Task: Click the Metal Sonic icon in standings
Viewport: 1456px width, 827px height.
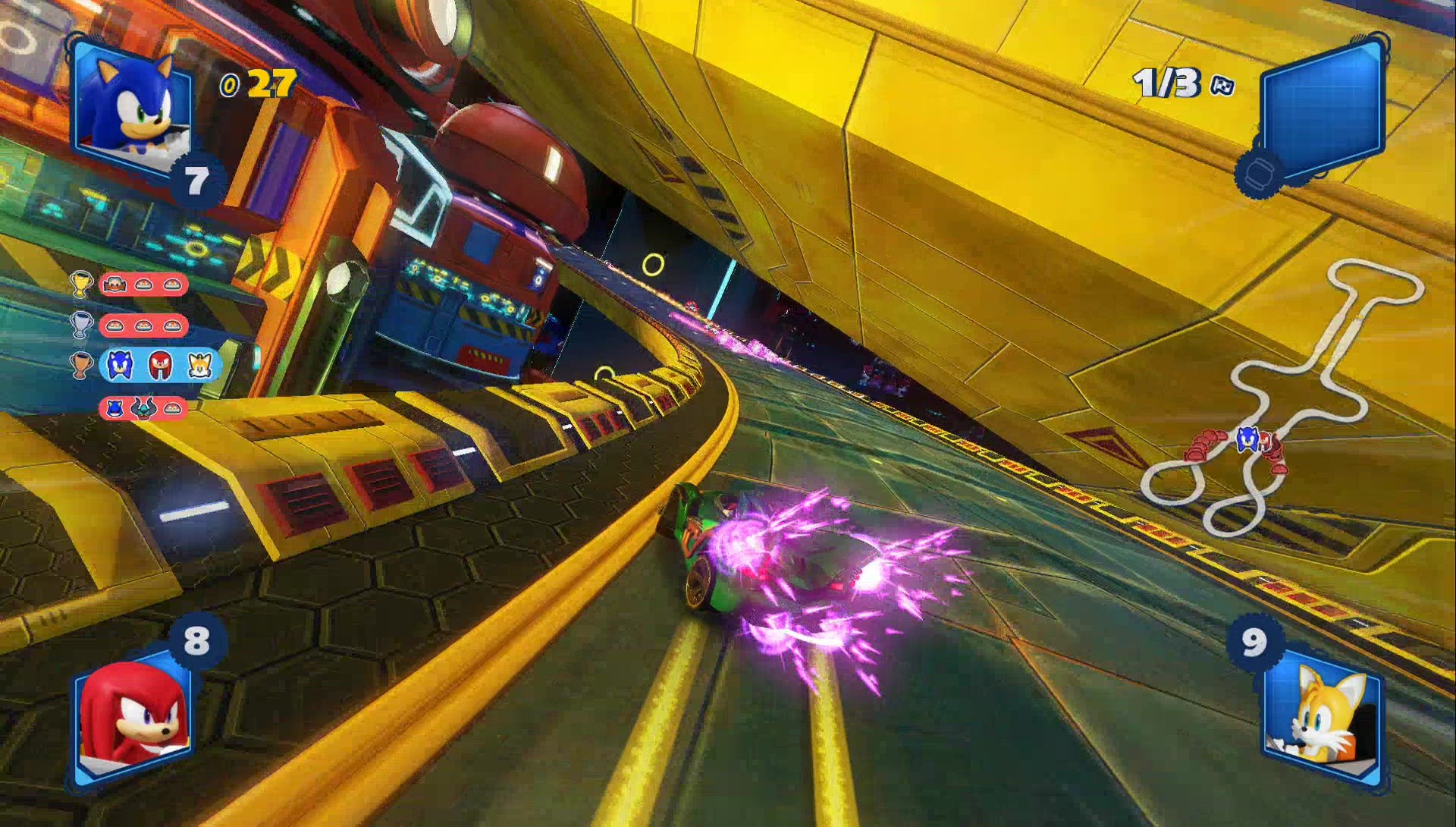Action: pos(115,407)
